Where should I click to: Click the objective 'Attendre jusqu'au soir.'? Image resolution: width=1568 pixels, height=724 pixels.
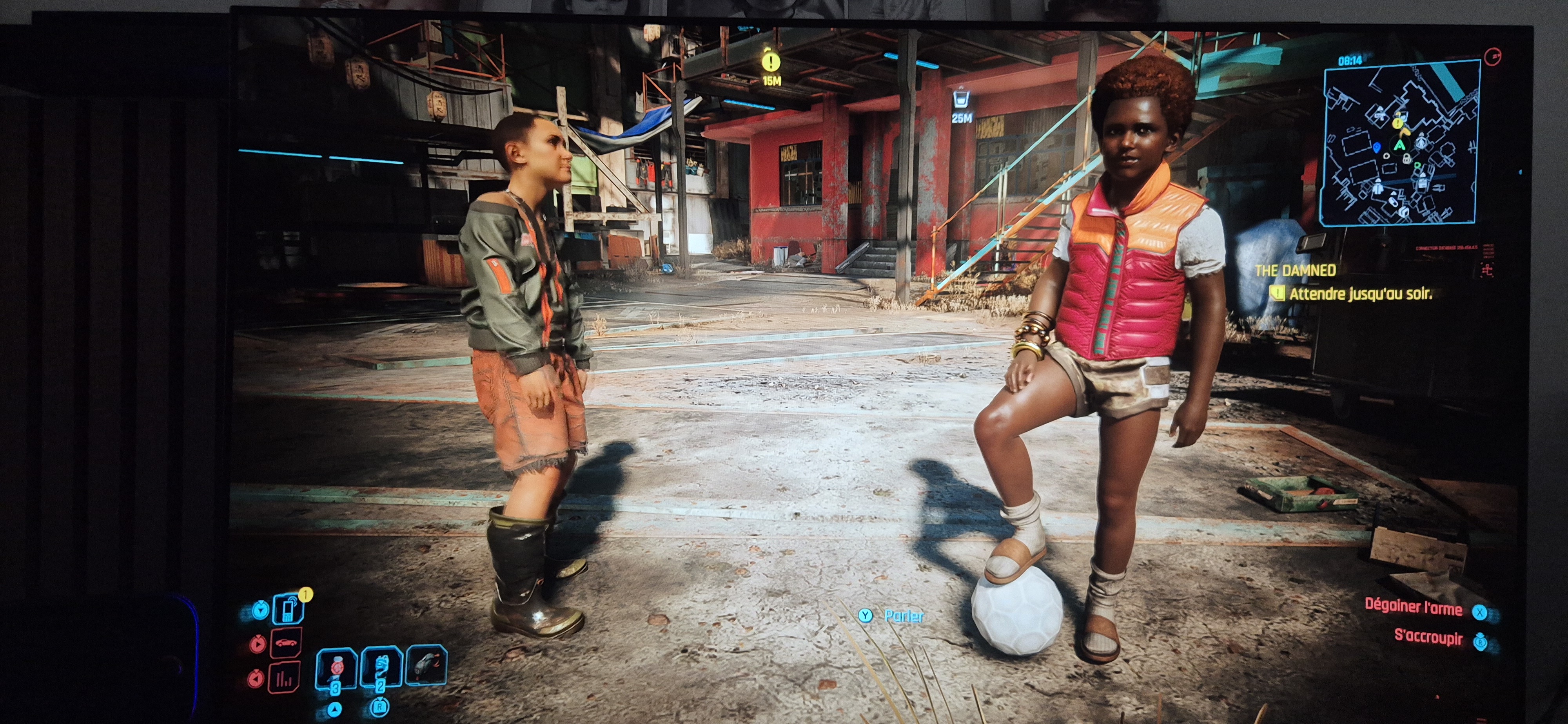pos(1360,295)
